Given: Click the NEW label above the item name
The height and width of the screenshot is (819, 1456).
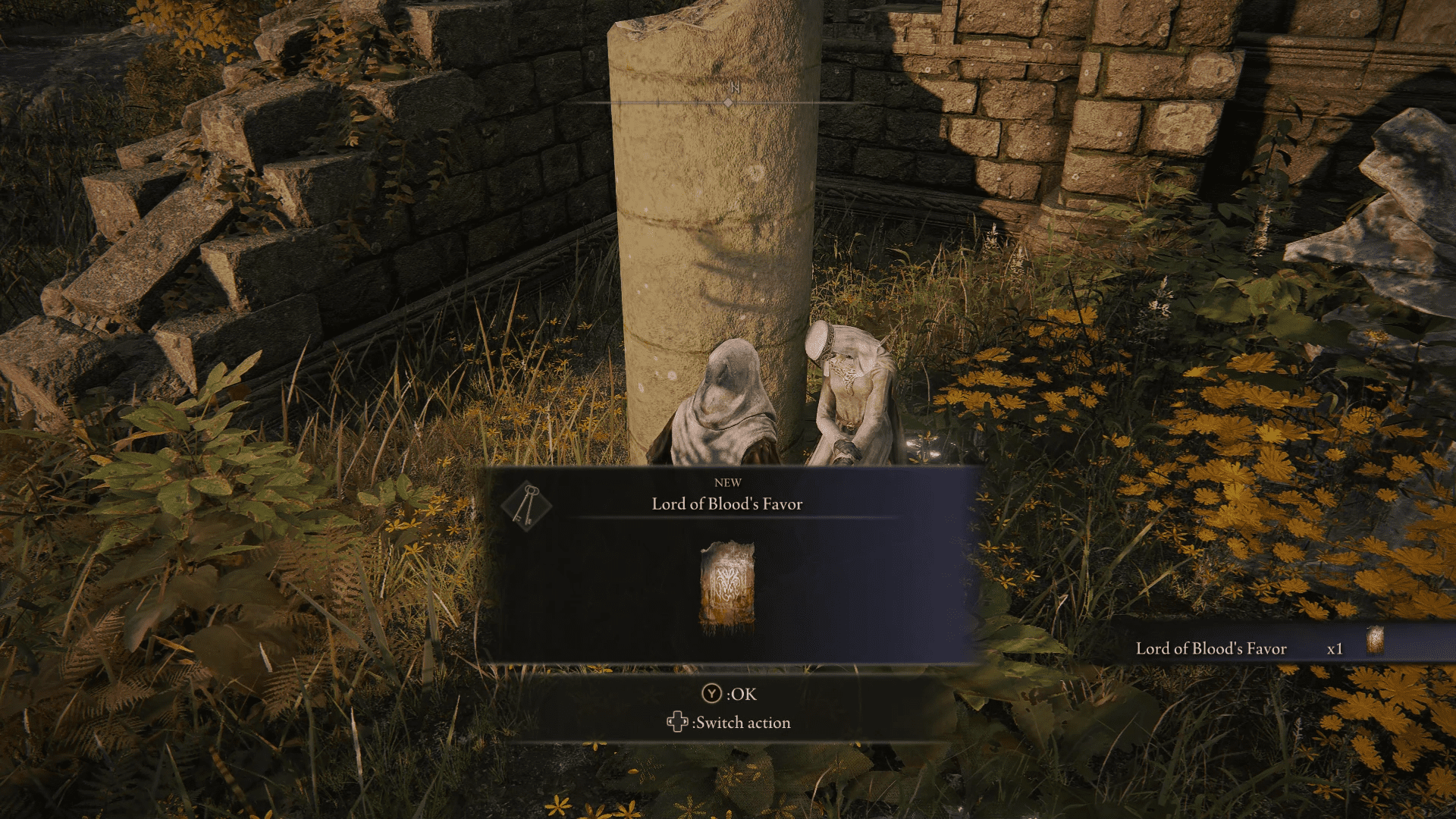Looking at the screenshot, I should 728,482.
